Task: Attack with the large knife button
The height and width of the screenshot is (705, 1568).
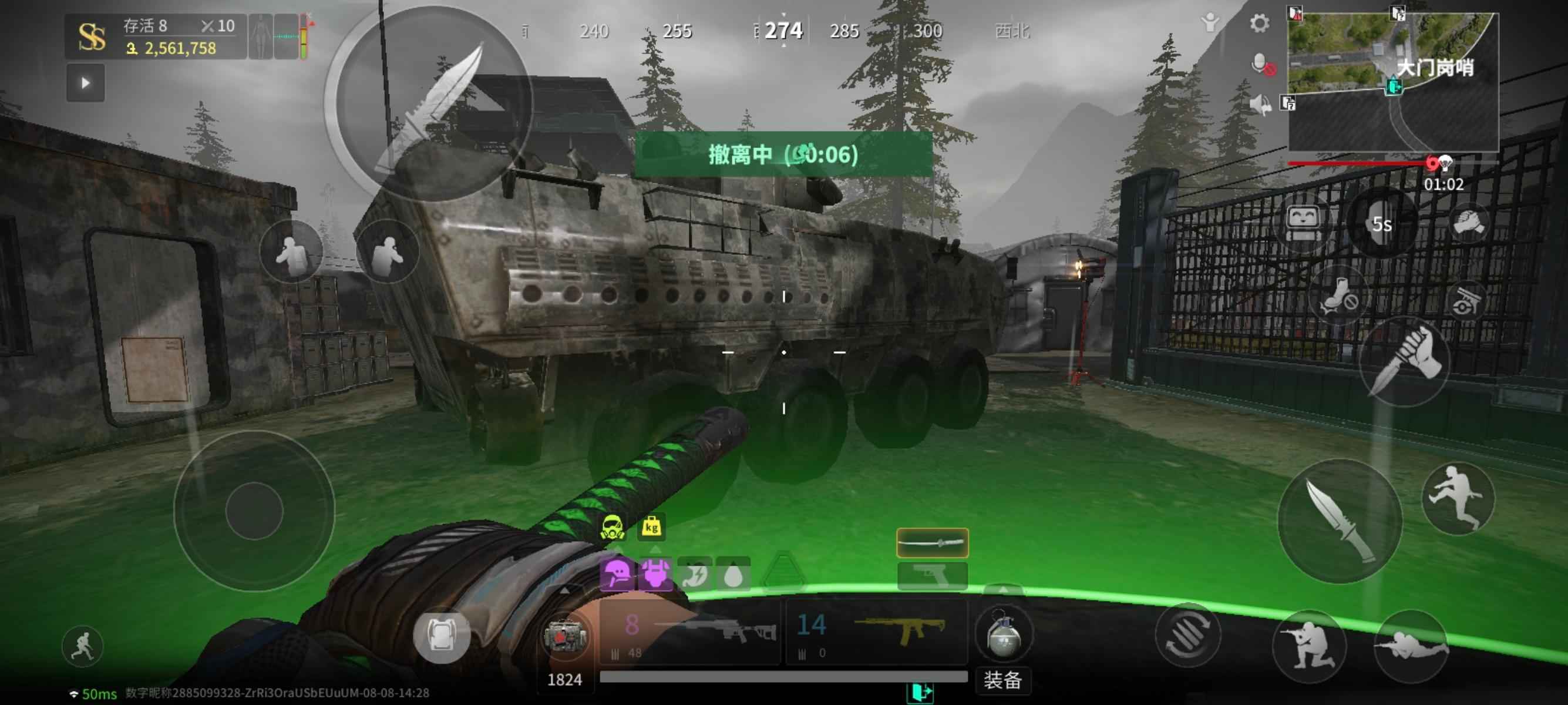Action: click(1339, 521)
